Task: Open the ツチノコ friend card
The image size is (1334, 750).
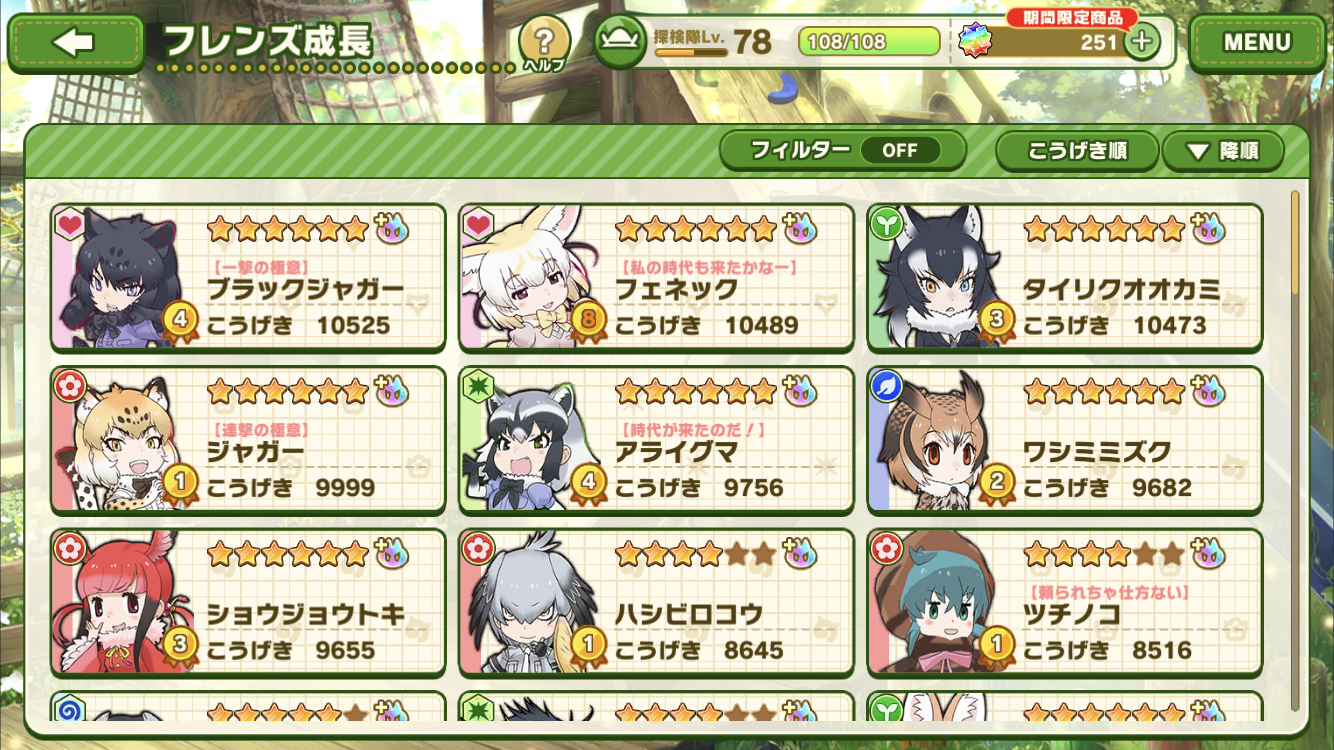Action: (1064, 602)
